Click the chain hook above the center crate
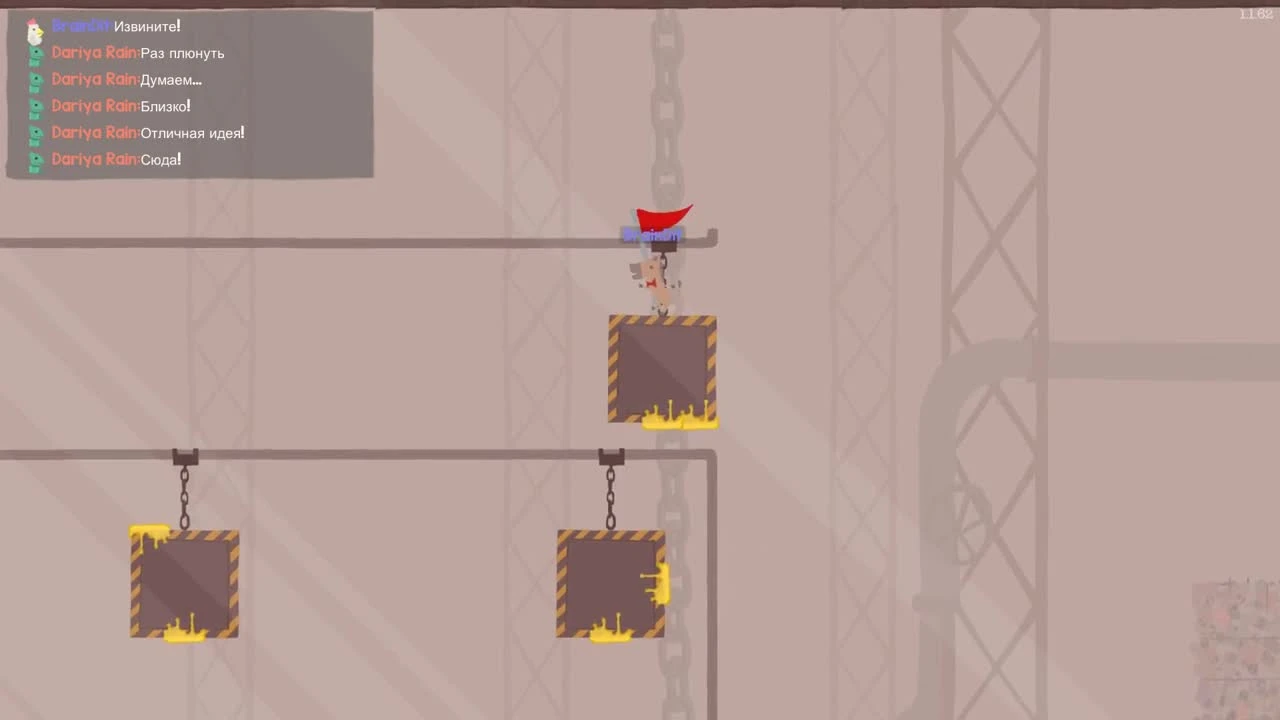 click(610, 457)
